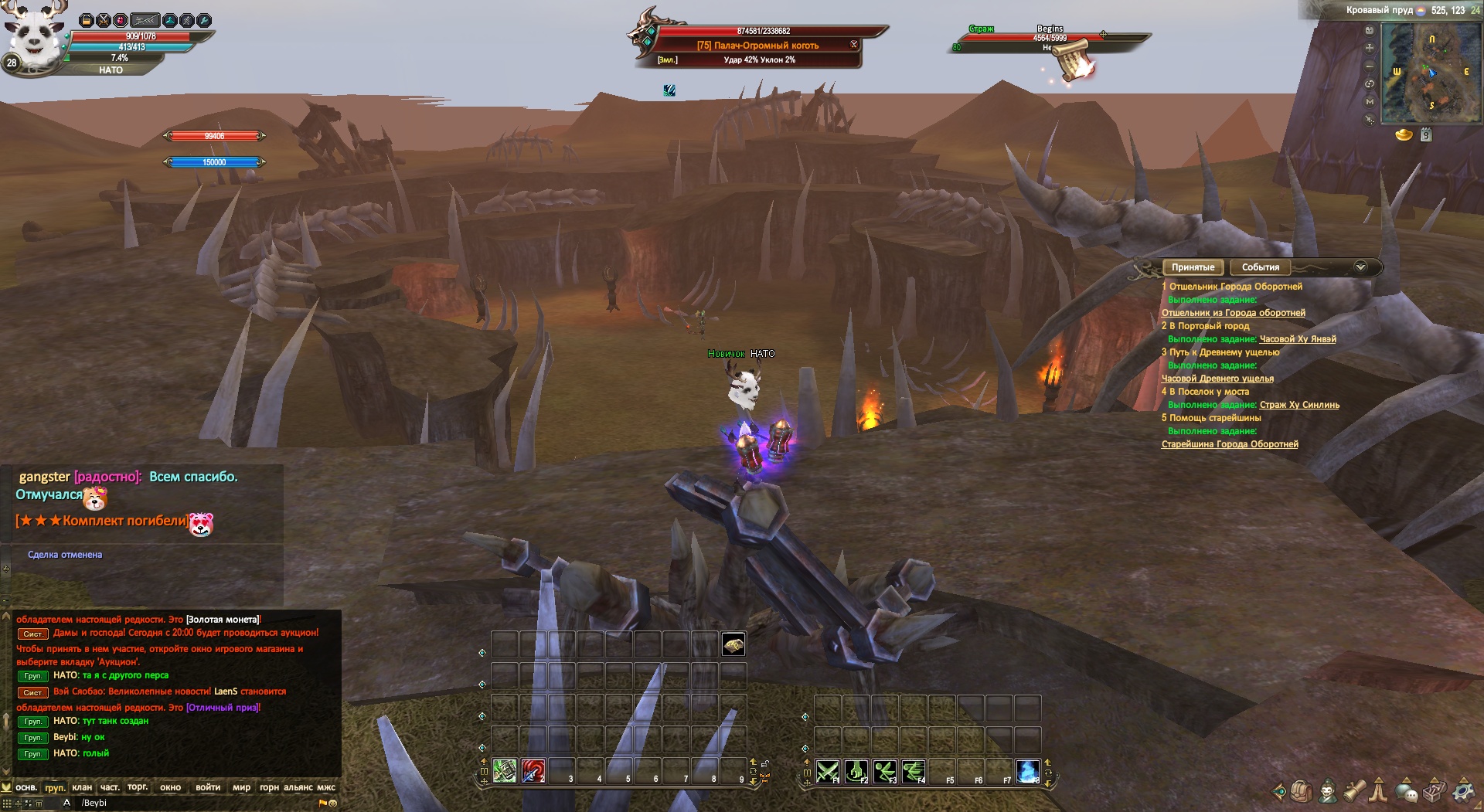
Task: Open the gold ingot shop icon
Action: pos(1404,135)
